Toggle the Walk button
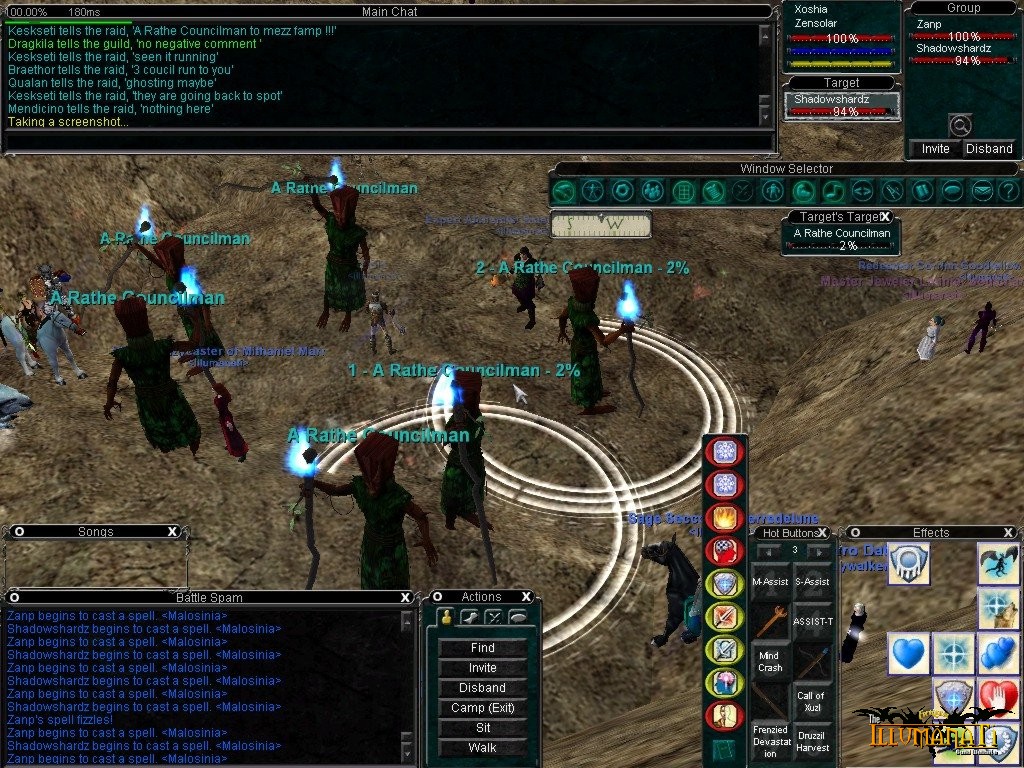Image resolution: width=1024 pixels, height=768 pixels. (483, 748)
